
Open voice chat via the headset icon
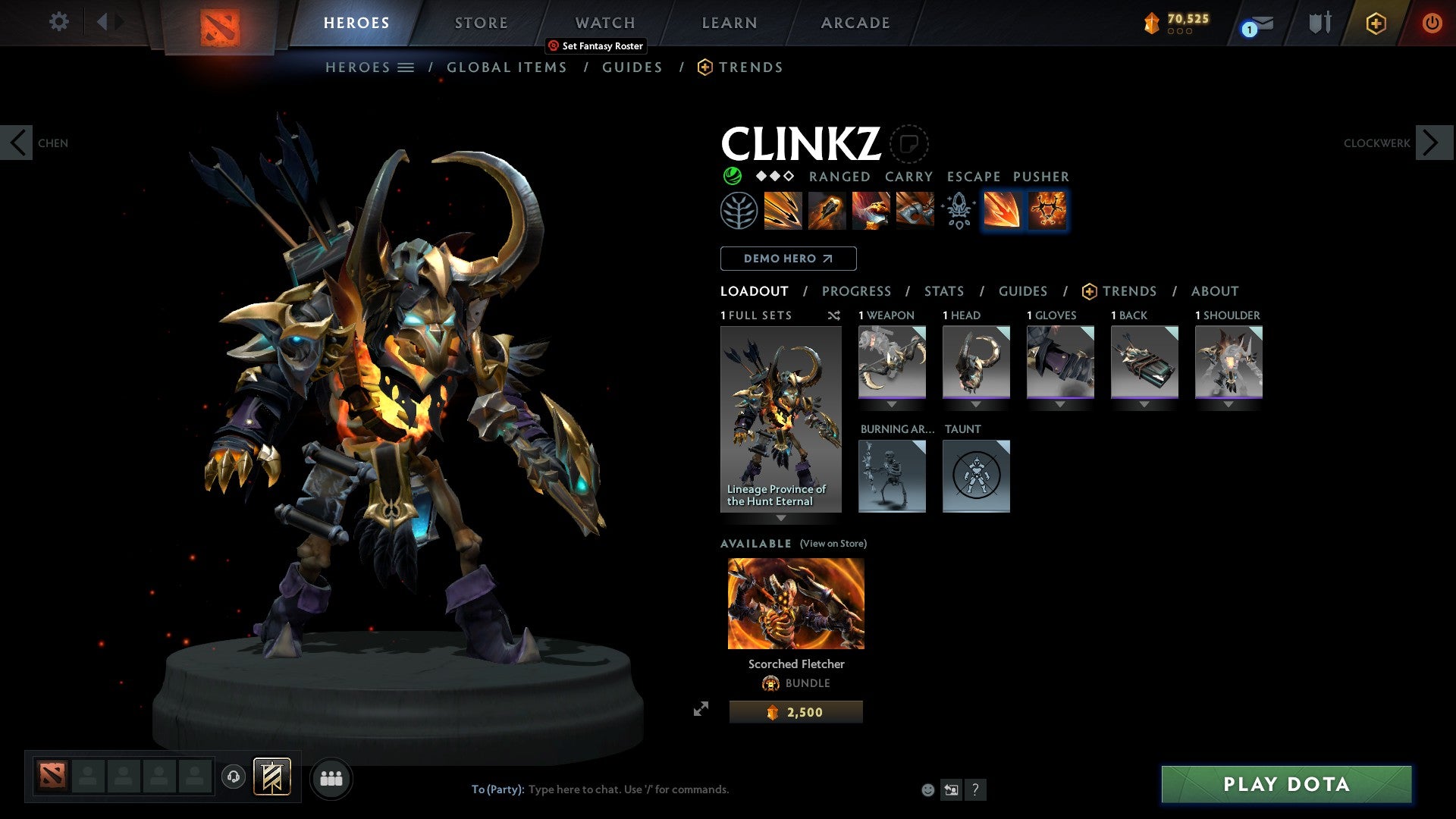click(x=234, y=777)
